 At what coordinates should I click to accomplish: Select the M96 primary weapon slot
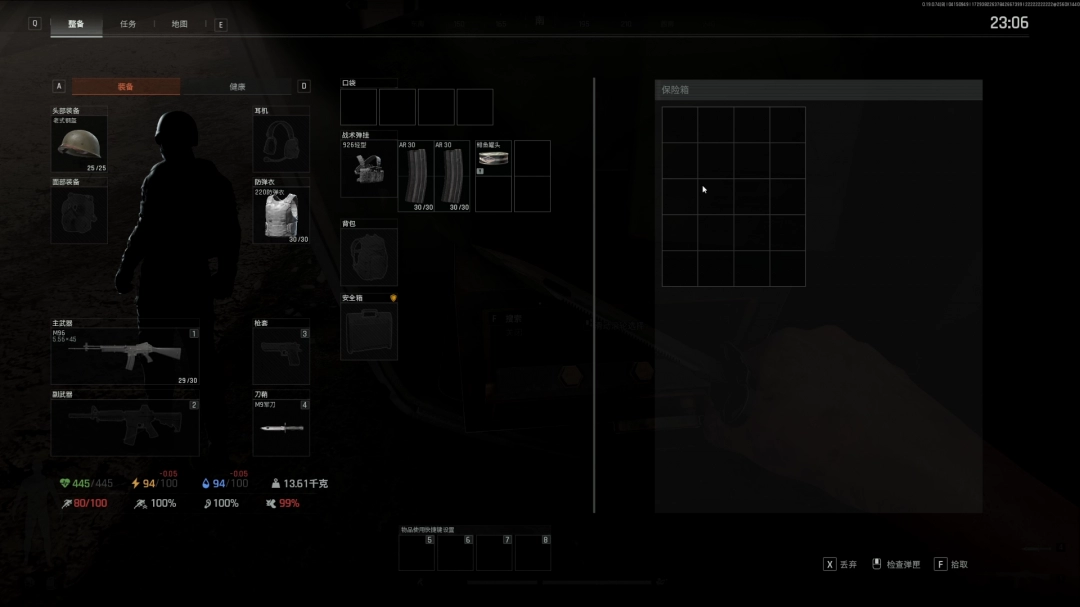point(125,356)
